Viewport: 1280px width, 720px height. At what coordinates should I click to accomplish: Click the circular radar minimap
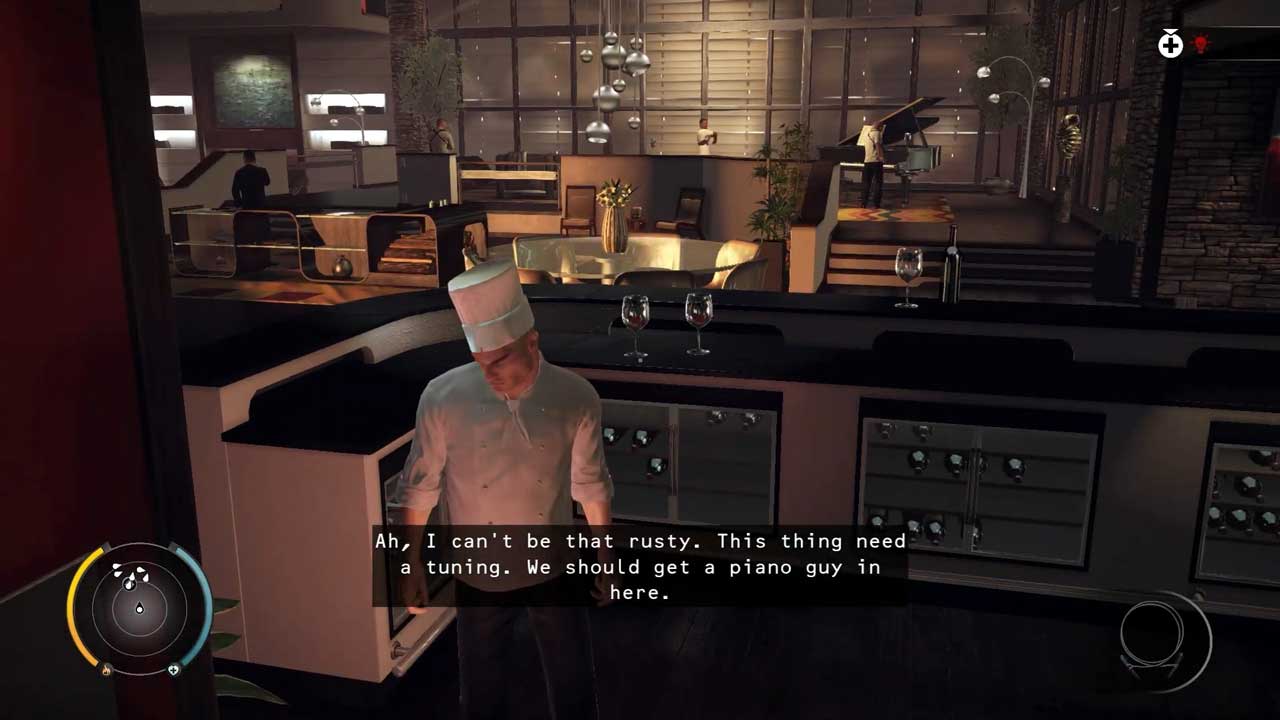(139, 606)
